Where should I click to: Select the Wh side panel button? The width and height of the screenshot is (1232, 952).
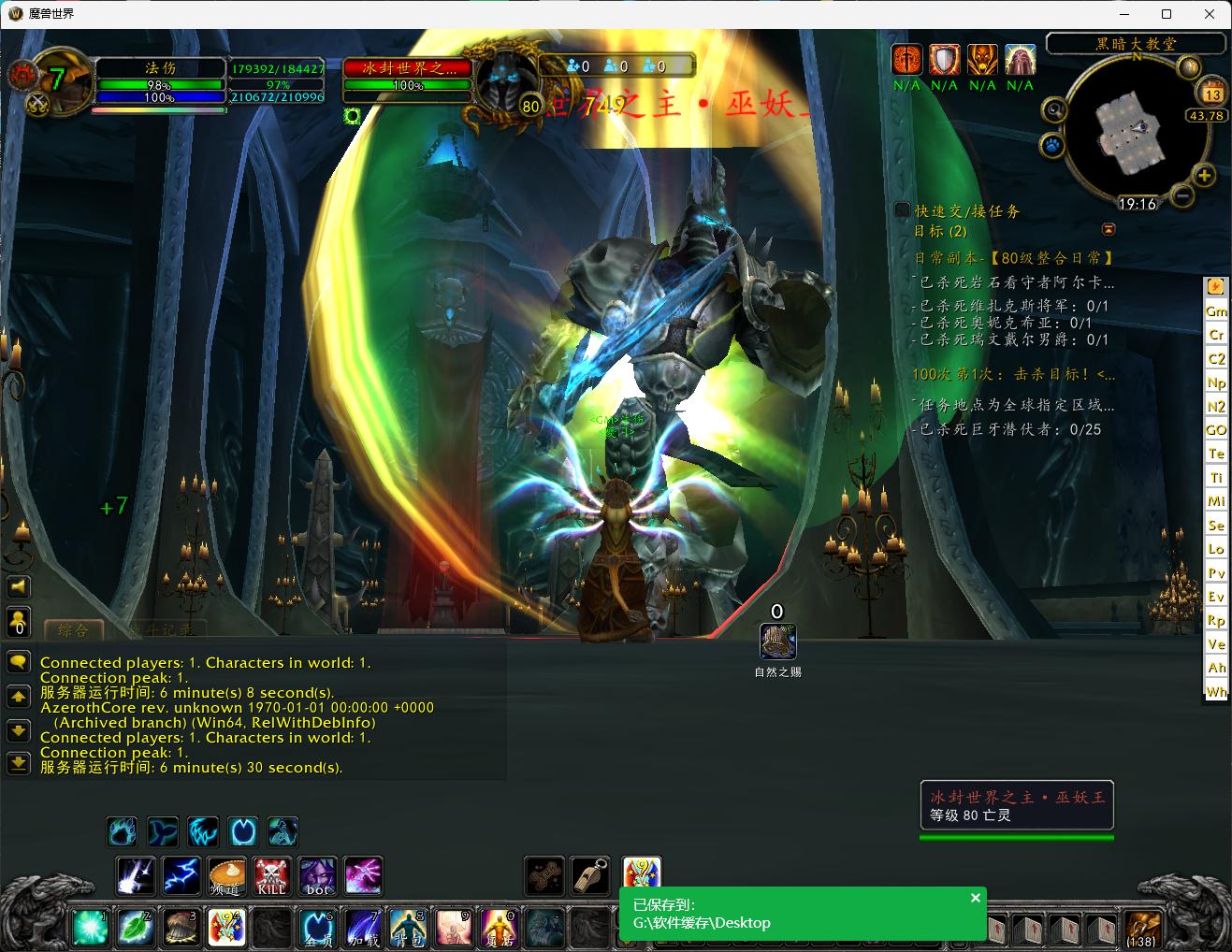(1215, 692)
